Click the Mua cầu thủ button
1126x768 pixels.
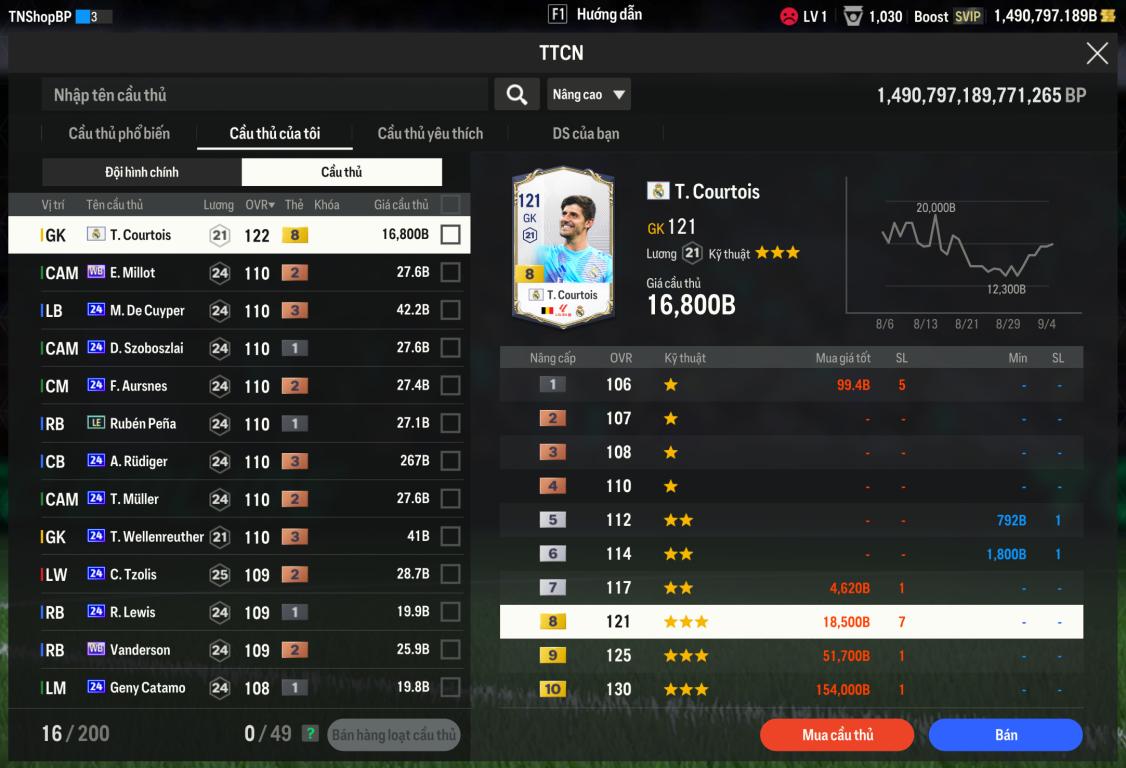[837, 735]
